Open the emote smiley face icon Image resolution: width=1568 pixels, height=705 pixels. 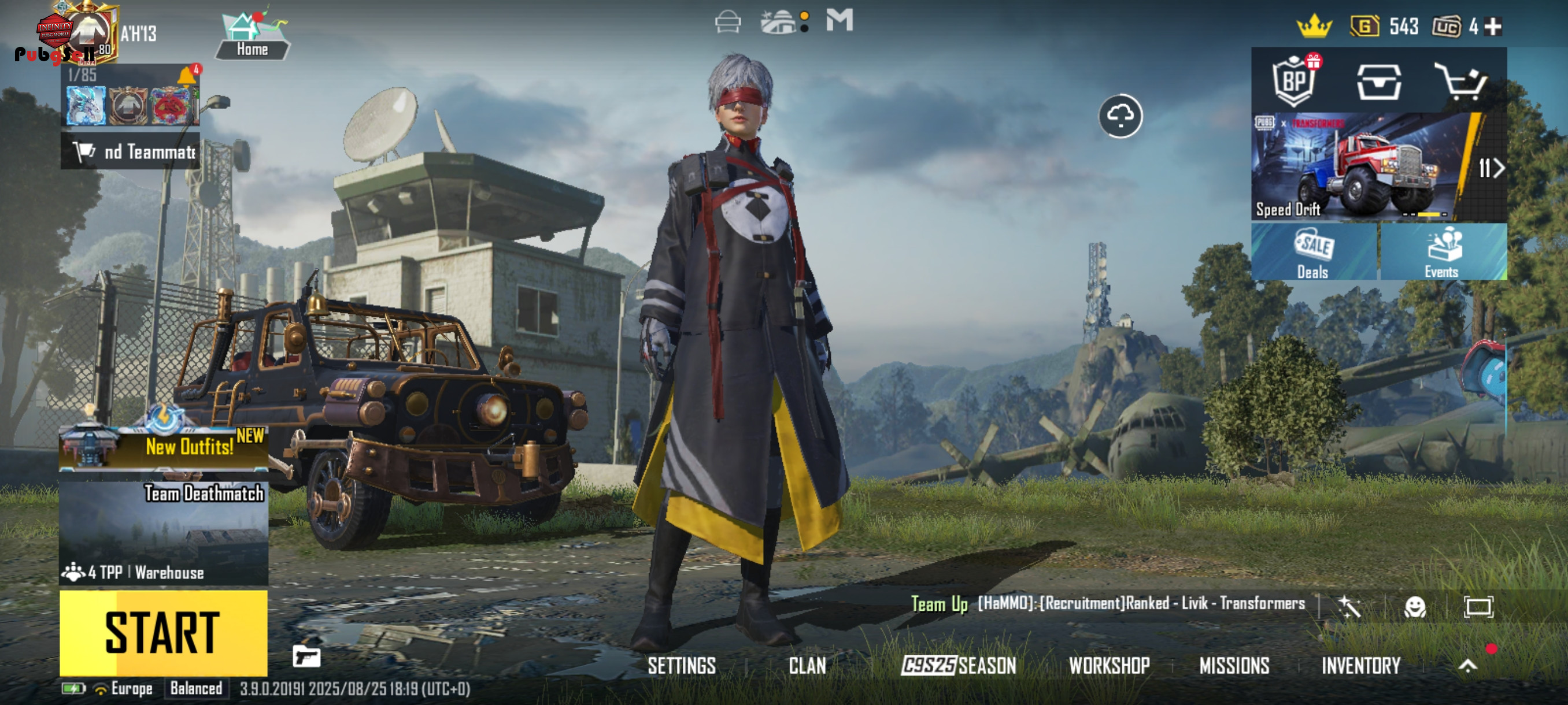1415,606
